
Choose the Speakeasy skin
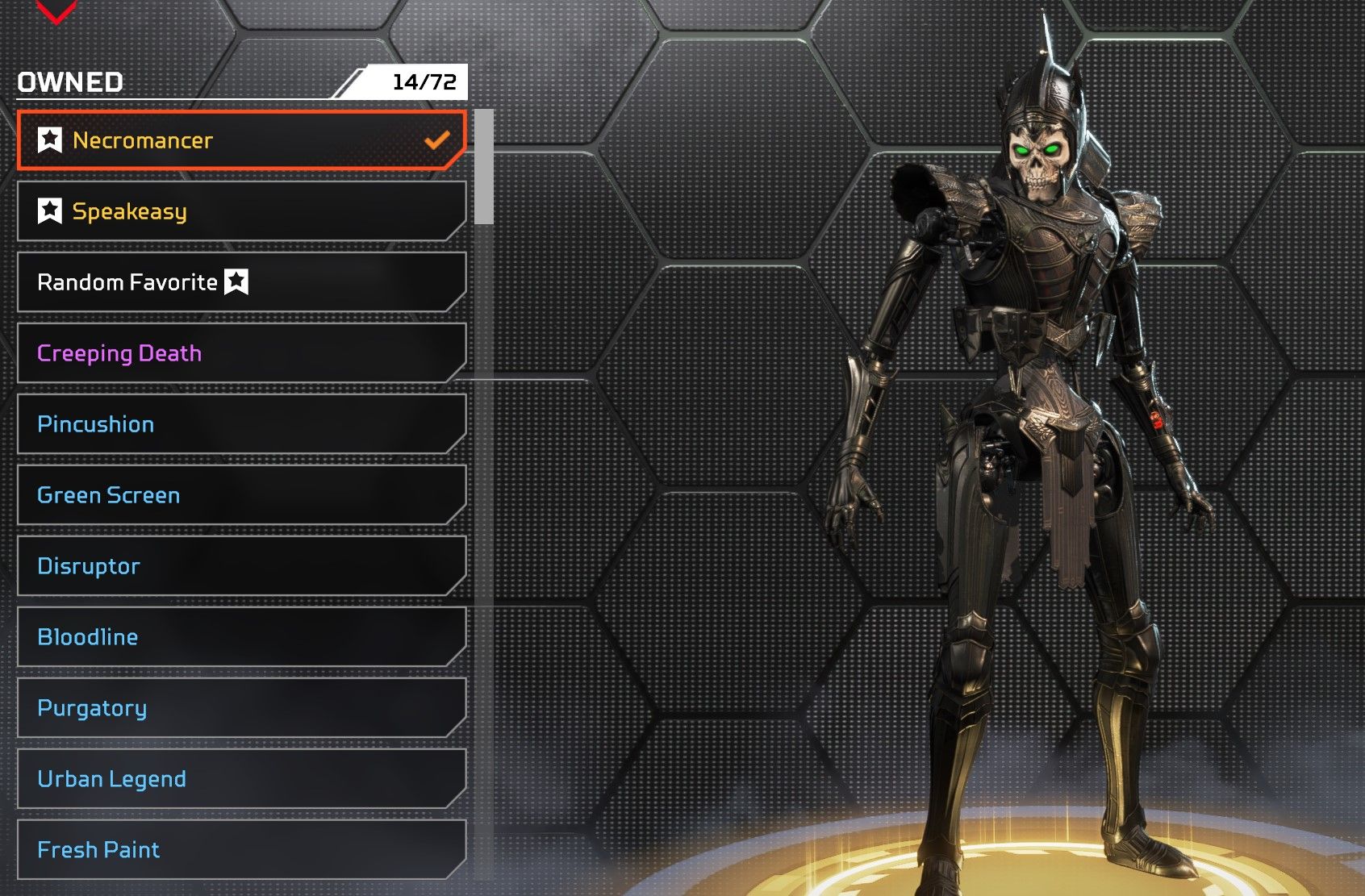[242, 211]
